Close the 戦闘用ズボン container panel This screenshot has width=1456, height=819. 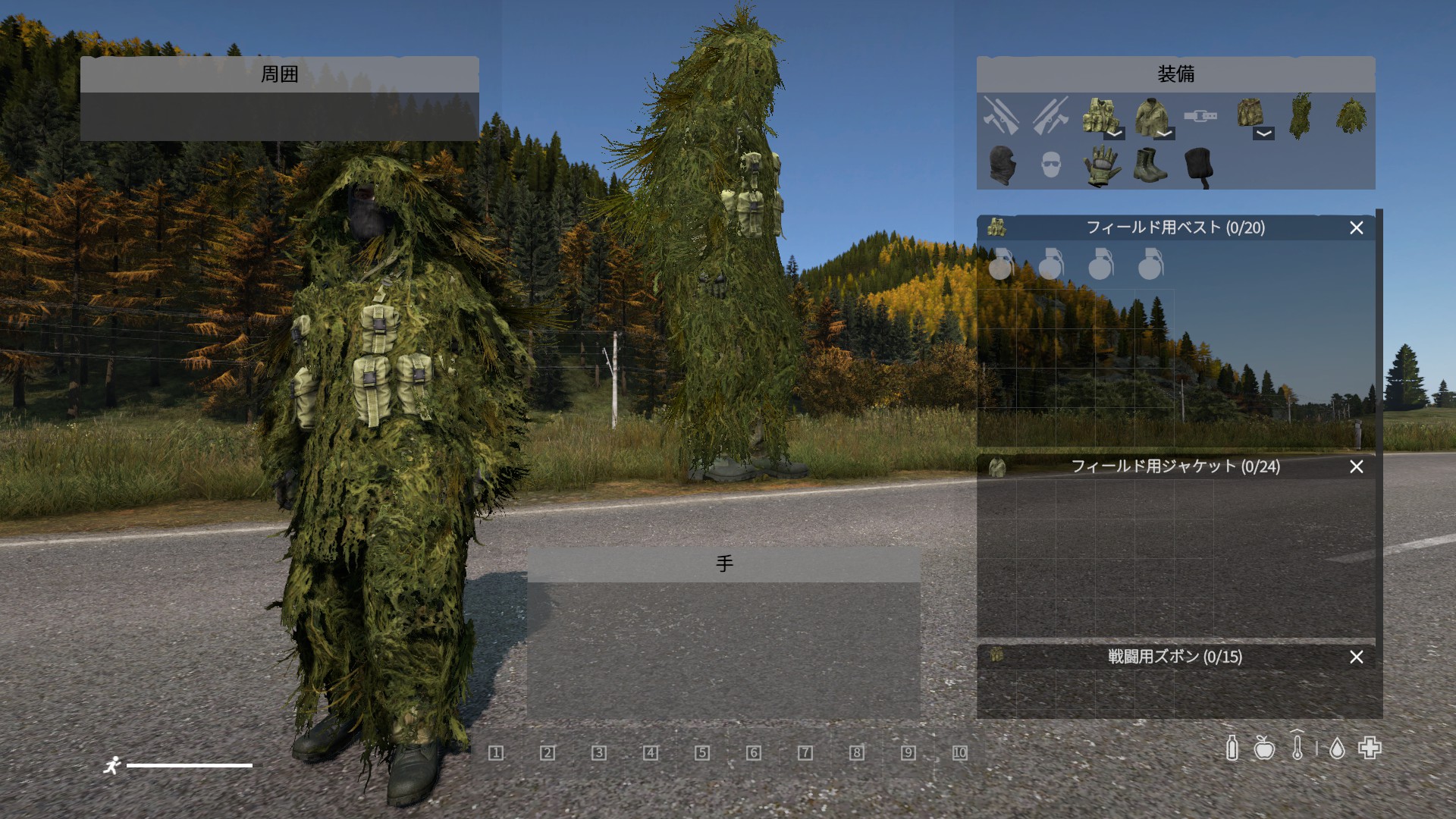(x=1356, y=657)
